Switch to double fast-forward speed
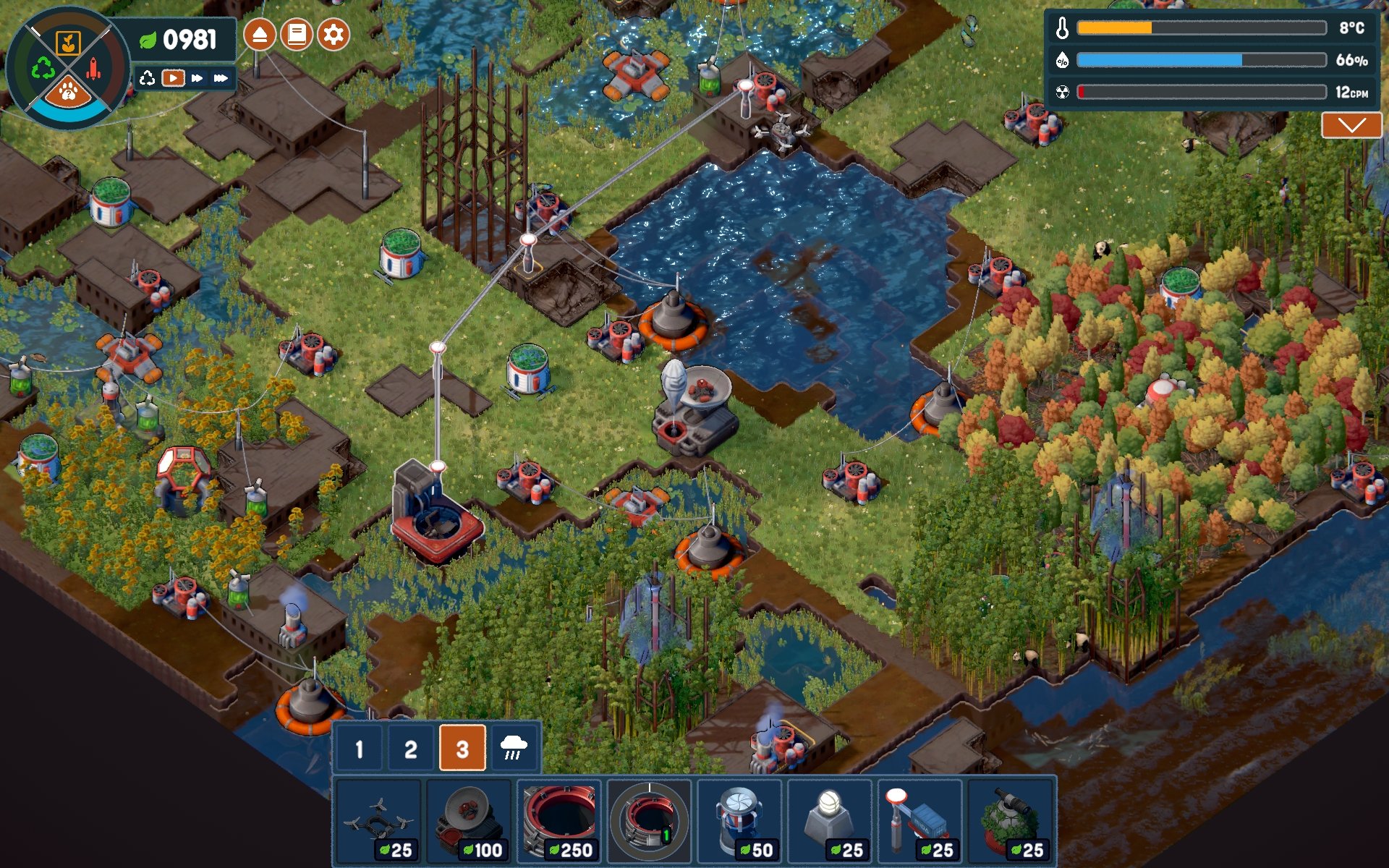1389x868 pixels. (197, 78)
